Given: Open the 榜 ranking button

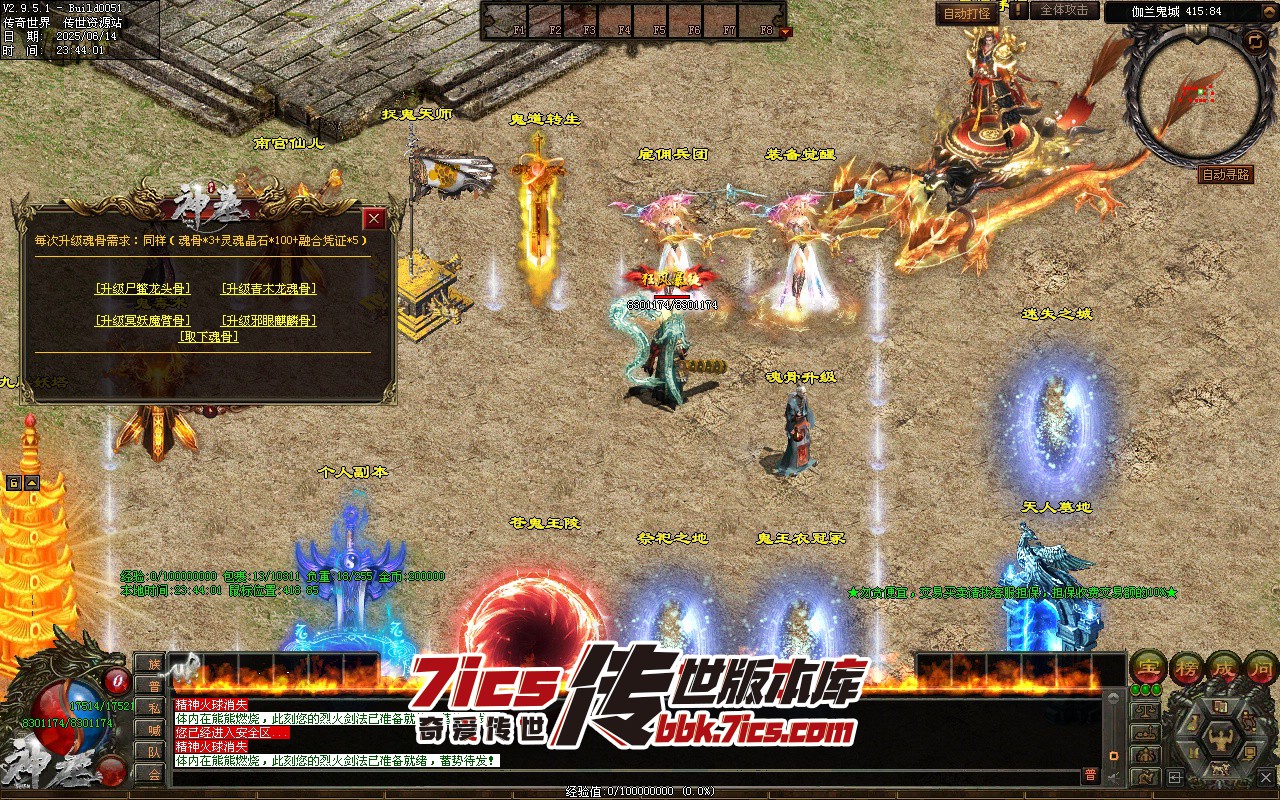Looking at the screenshot, I should click(1186, 667).
